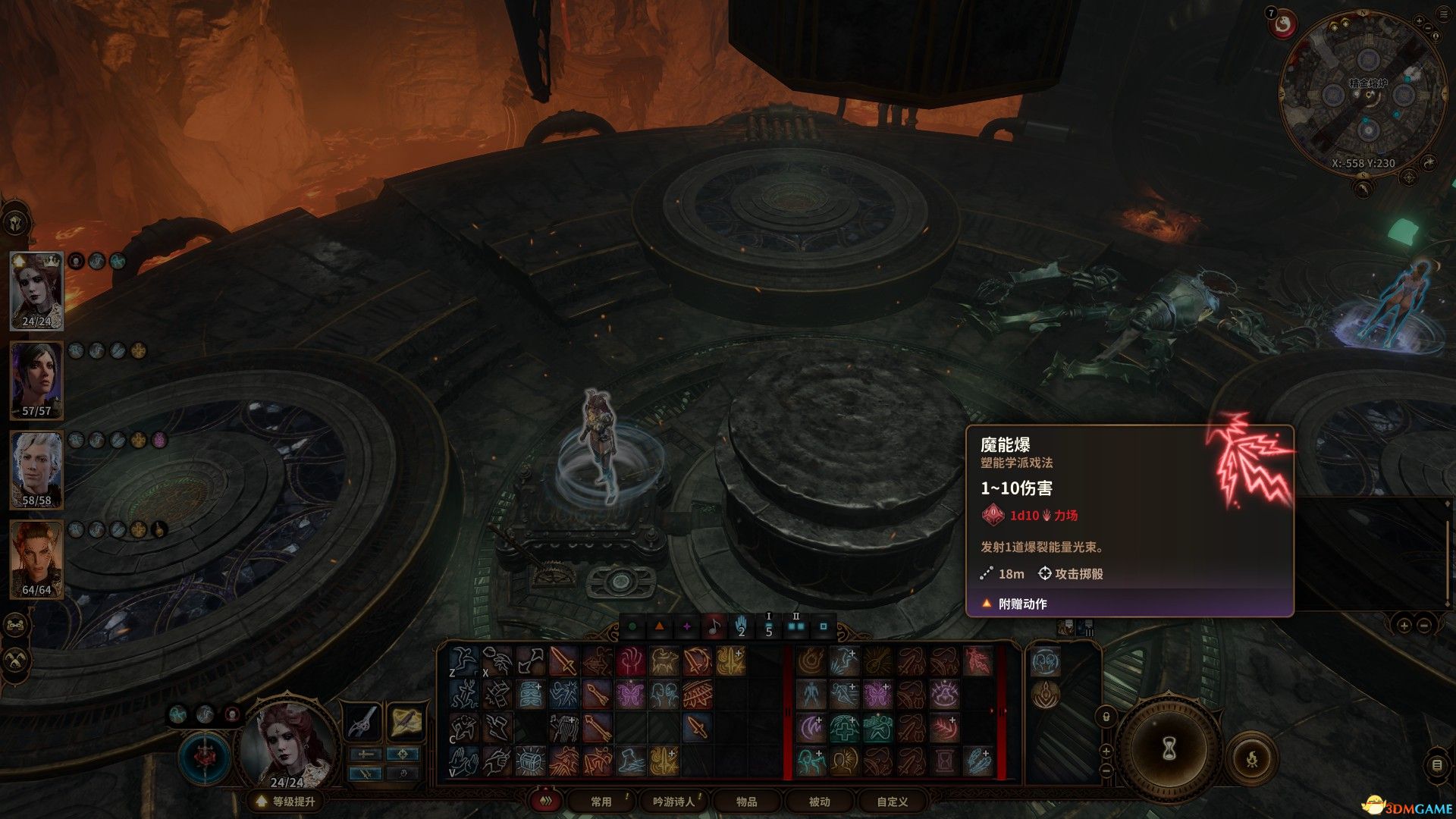The height and width of the screenshot is (819, 1456).
Task: Select the 物品 hotbar tab
Action: point(746,802)
